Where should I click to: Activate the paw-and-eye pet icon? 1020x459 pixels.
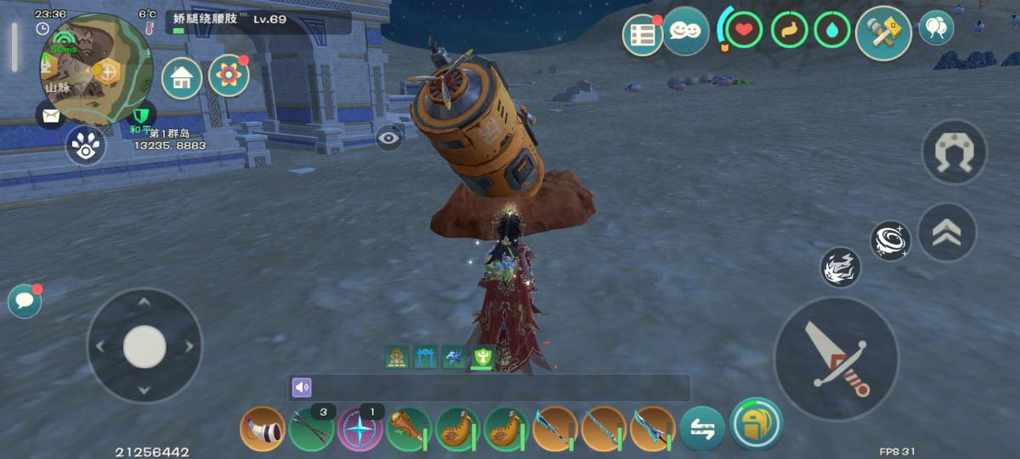point(86,147)
